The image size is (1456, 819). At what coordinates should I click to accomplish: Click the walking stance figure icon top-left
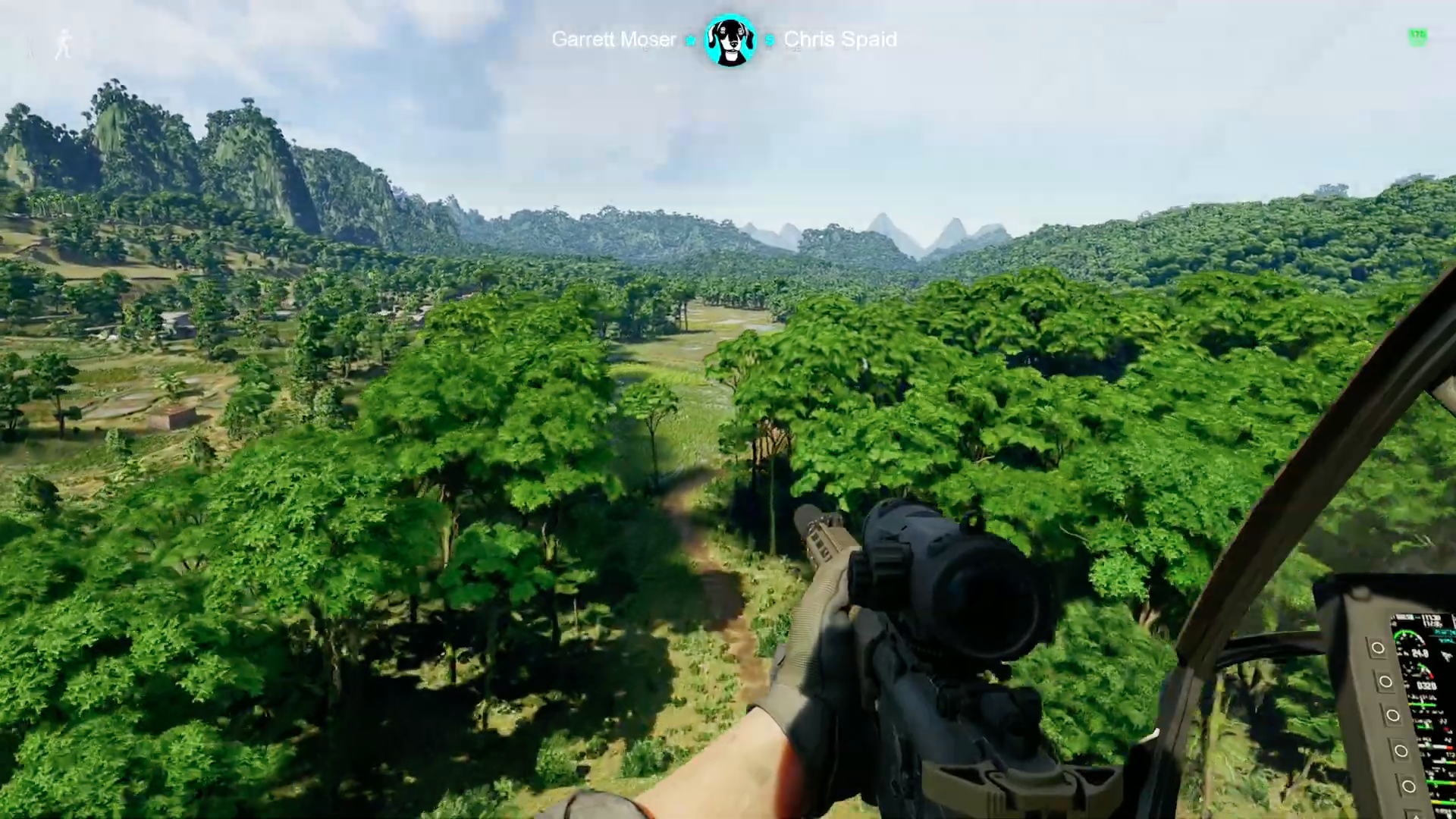click(x=64, y=43)
